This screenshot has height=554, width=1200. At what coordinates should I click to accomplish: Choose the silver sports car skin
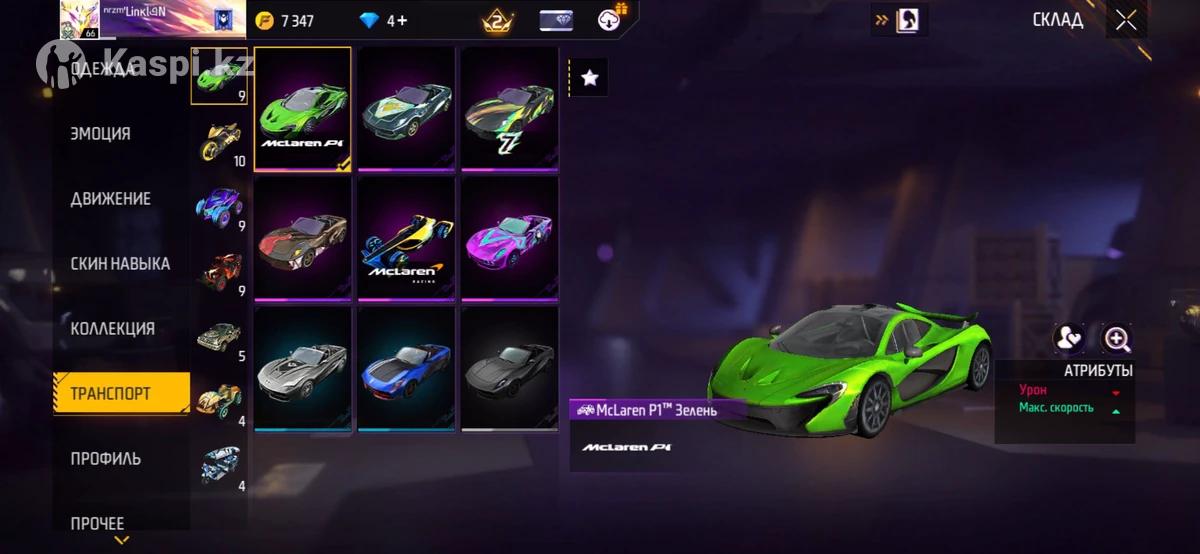(x=303, y=368)
